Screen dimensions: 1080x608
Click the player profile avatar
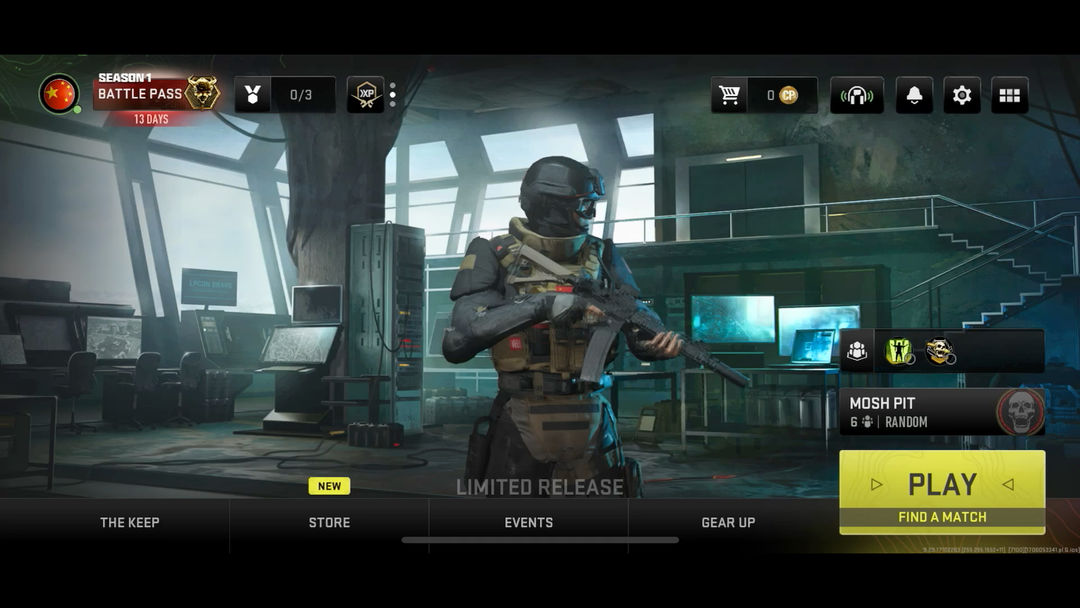59,94
